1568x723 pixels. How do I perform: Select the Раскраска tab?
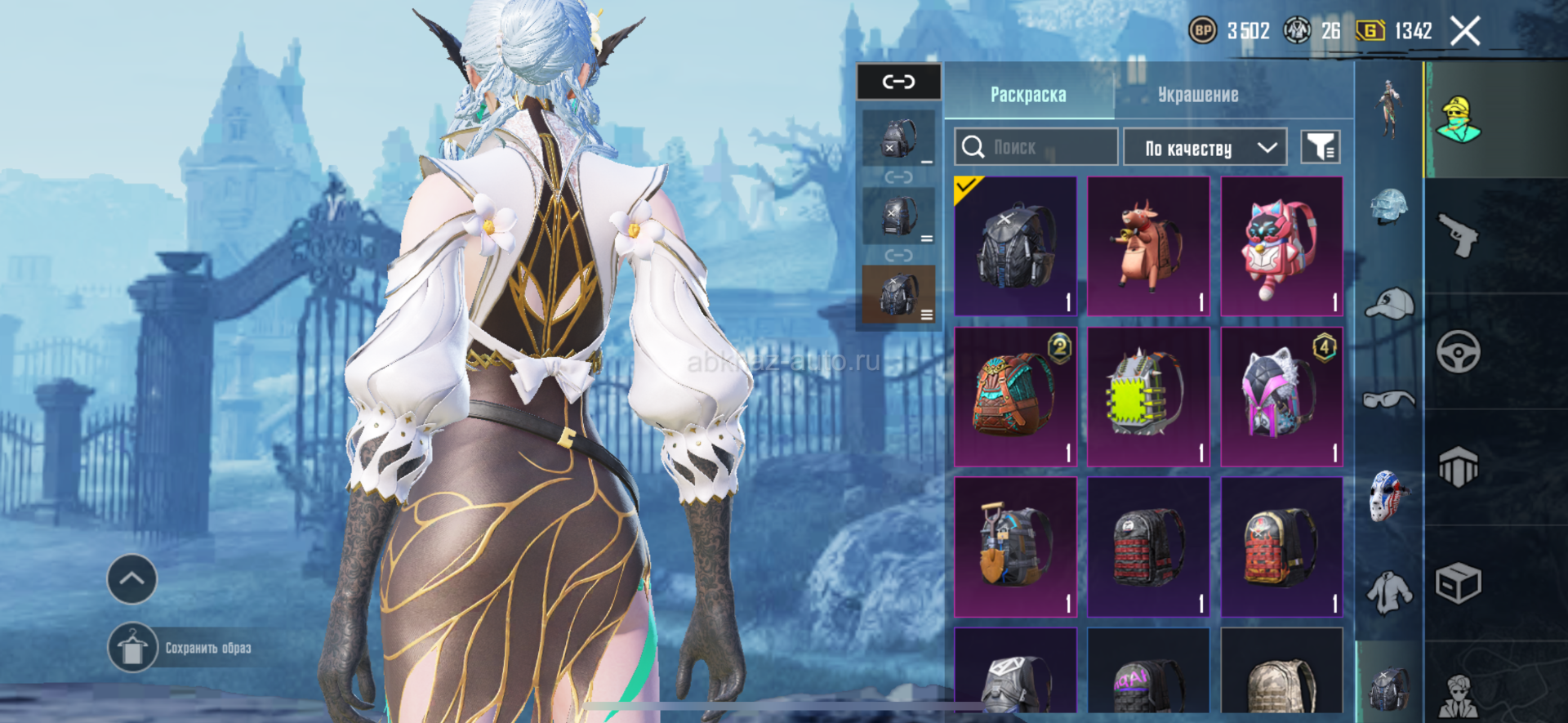click(1028, 95)
